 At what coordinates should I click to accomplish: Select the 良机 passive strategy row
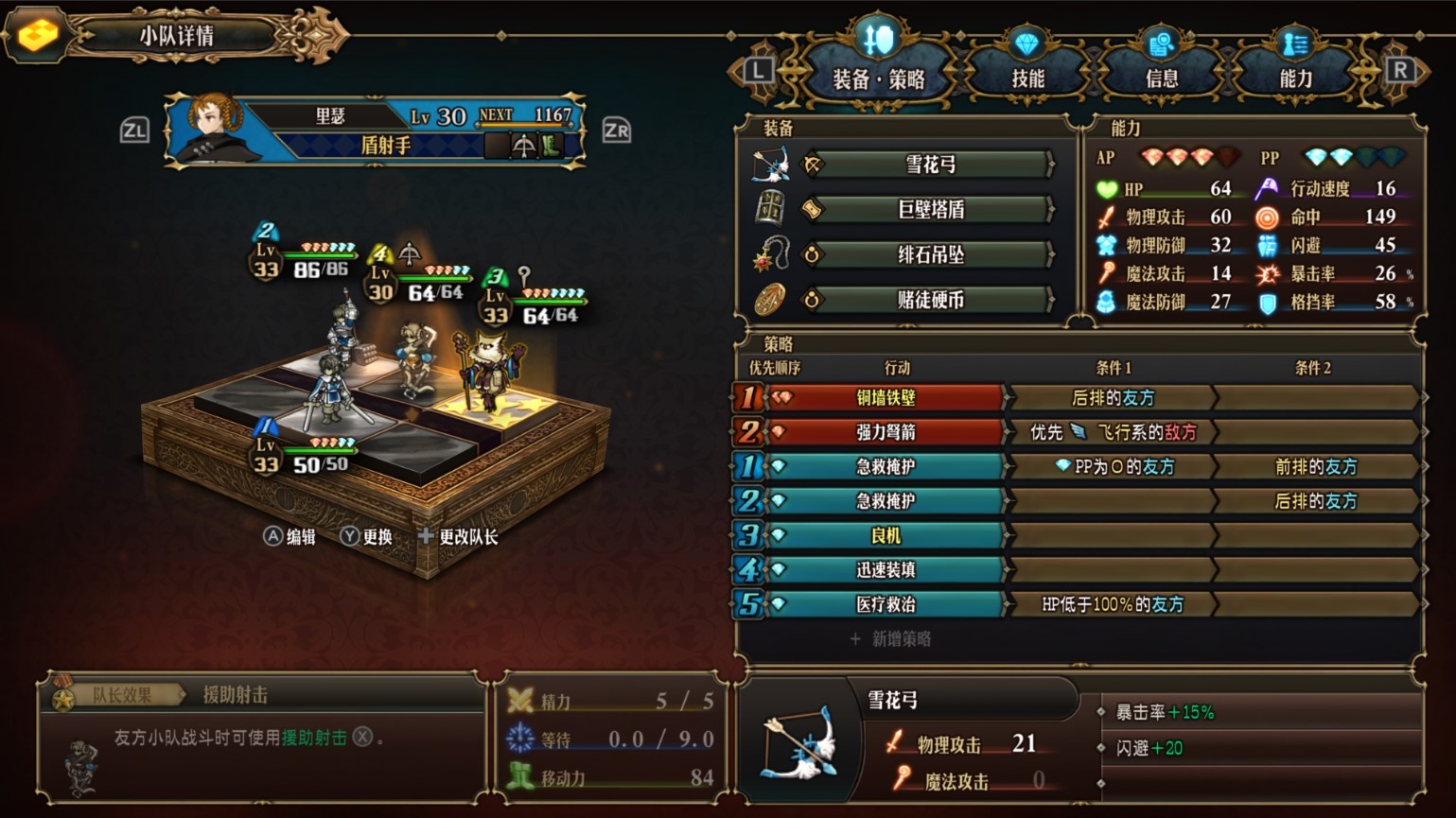point(885,535)
